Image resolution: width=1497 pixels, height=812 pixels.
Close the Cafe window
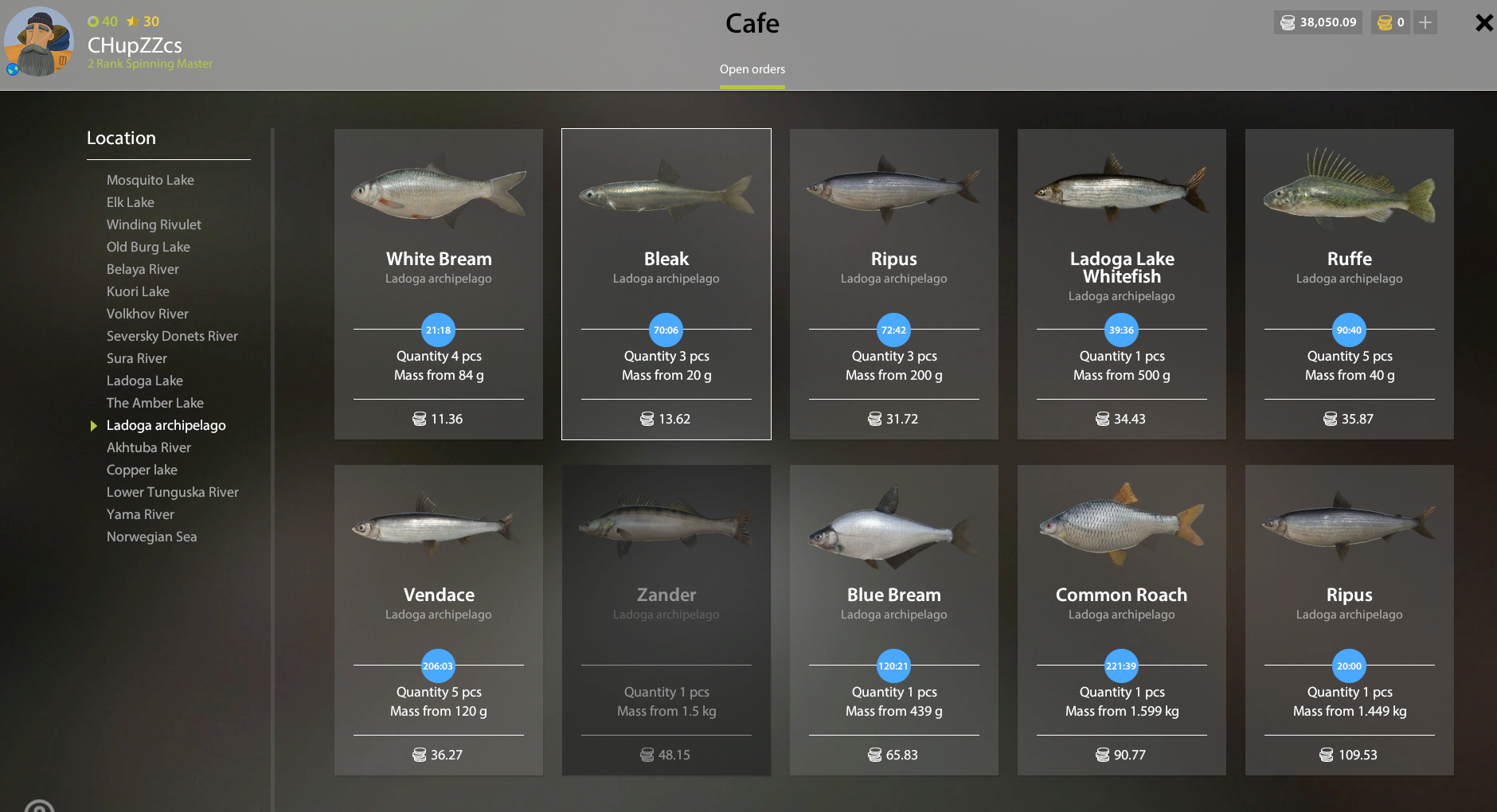(1483, 23)
